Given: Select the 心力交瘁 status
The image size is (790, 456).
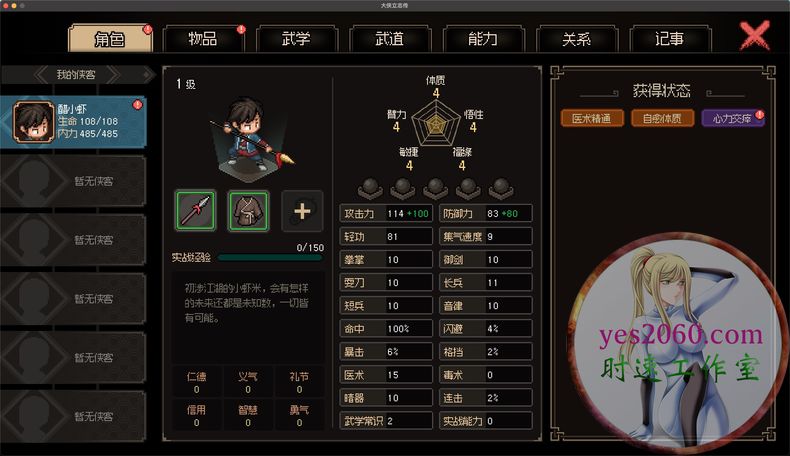Looking at the screenshot, I should (732, 118).
